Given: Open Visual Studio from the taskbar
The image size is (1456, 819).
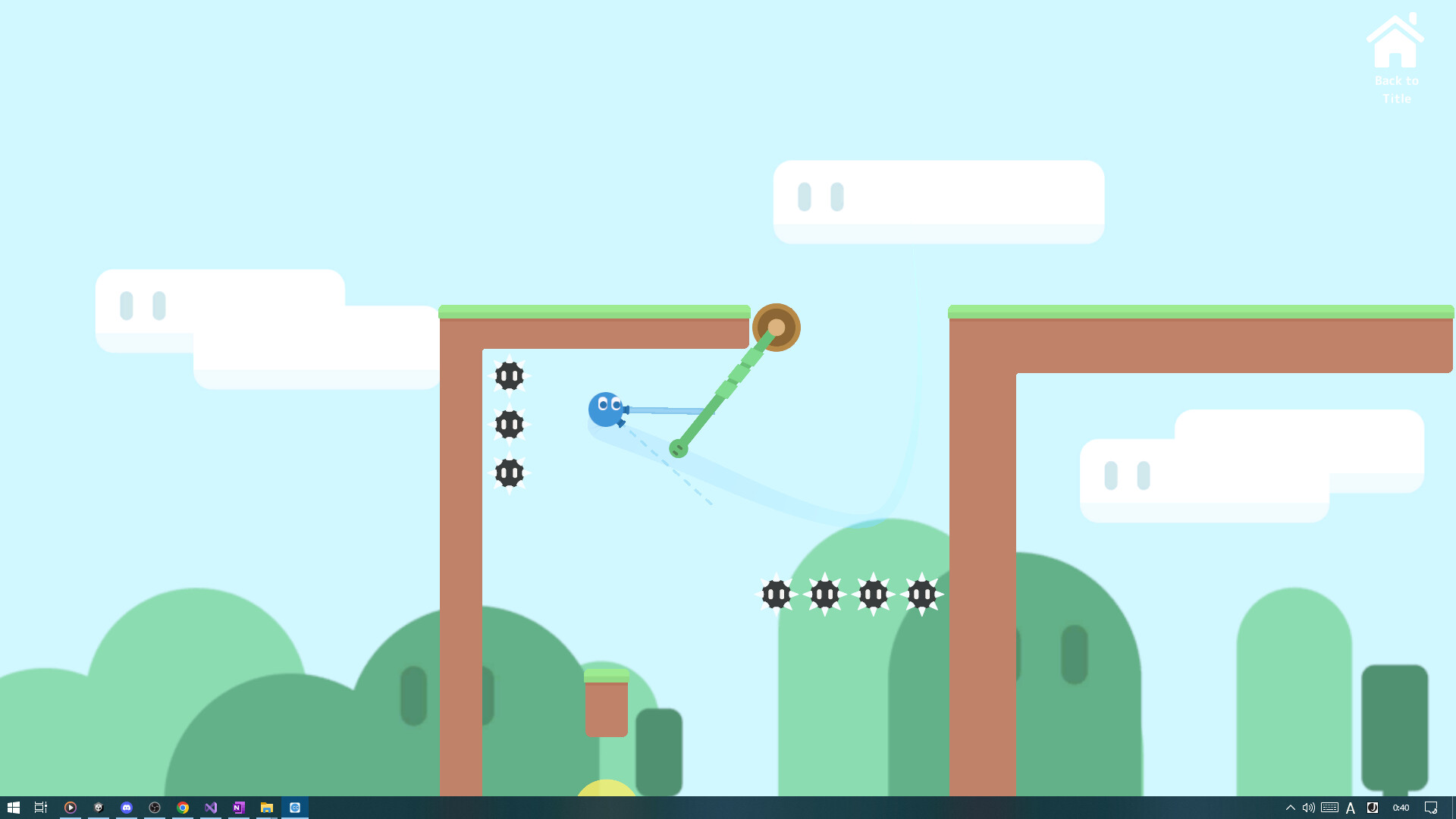Looking at the screenshot, I should [x=210, y=808].
